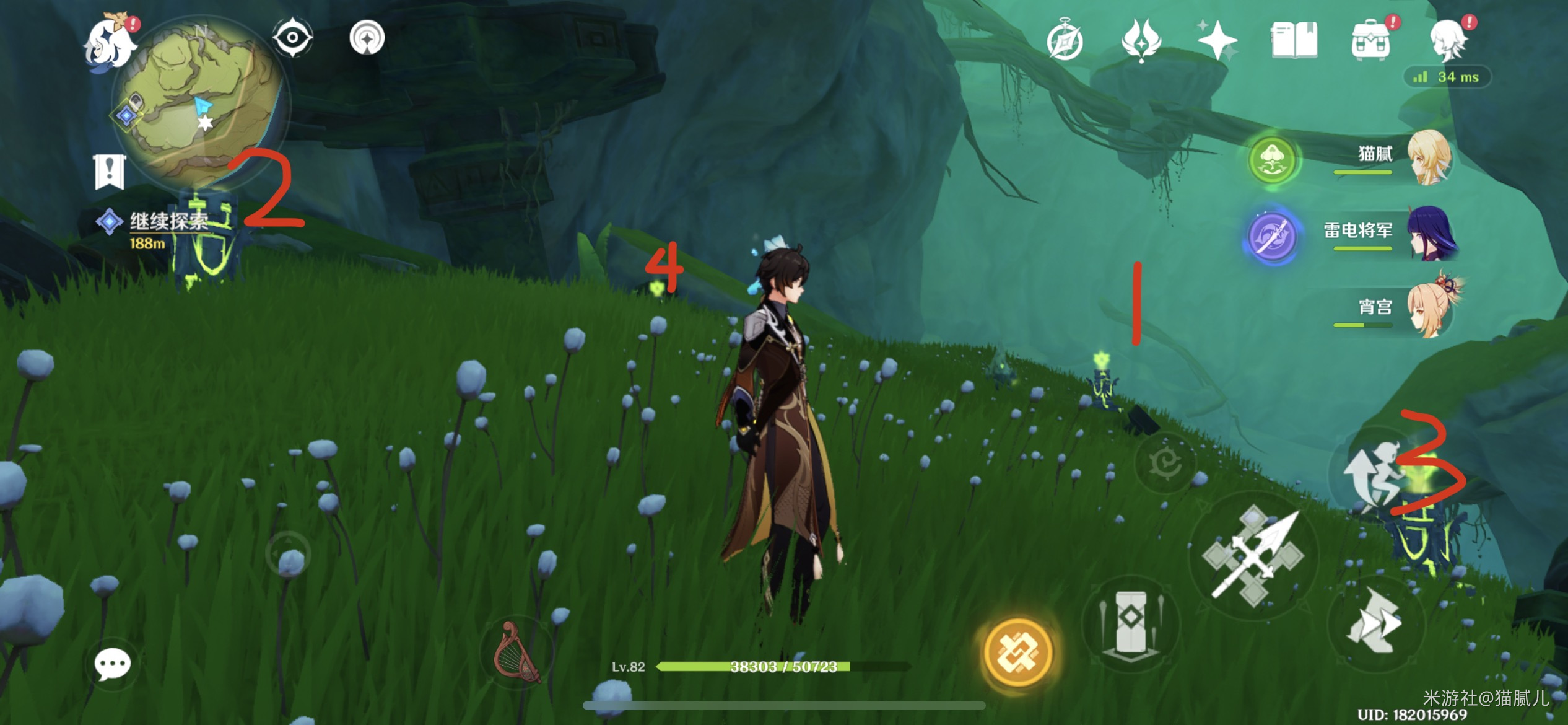Tap the spear normal attack button
Image resolution: width=1568 pixels, height=725 pixels.
[1252, 555]
